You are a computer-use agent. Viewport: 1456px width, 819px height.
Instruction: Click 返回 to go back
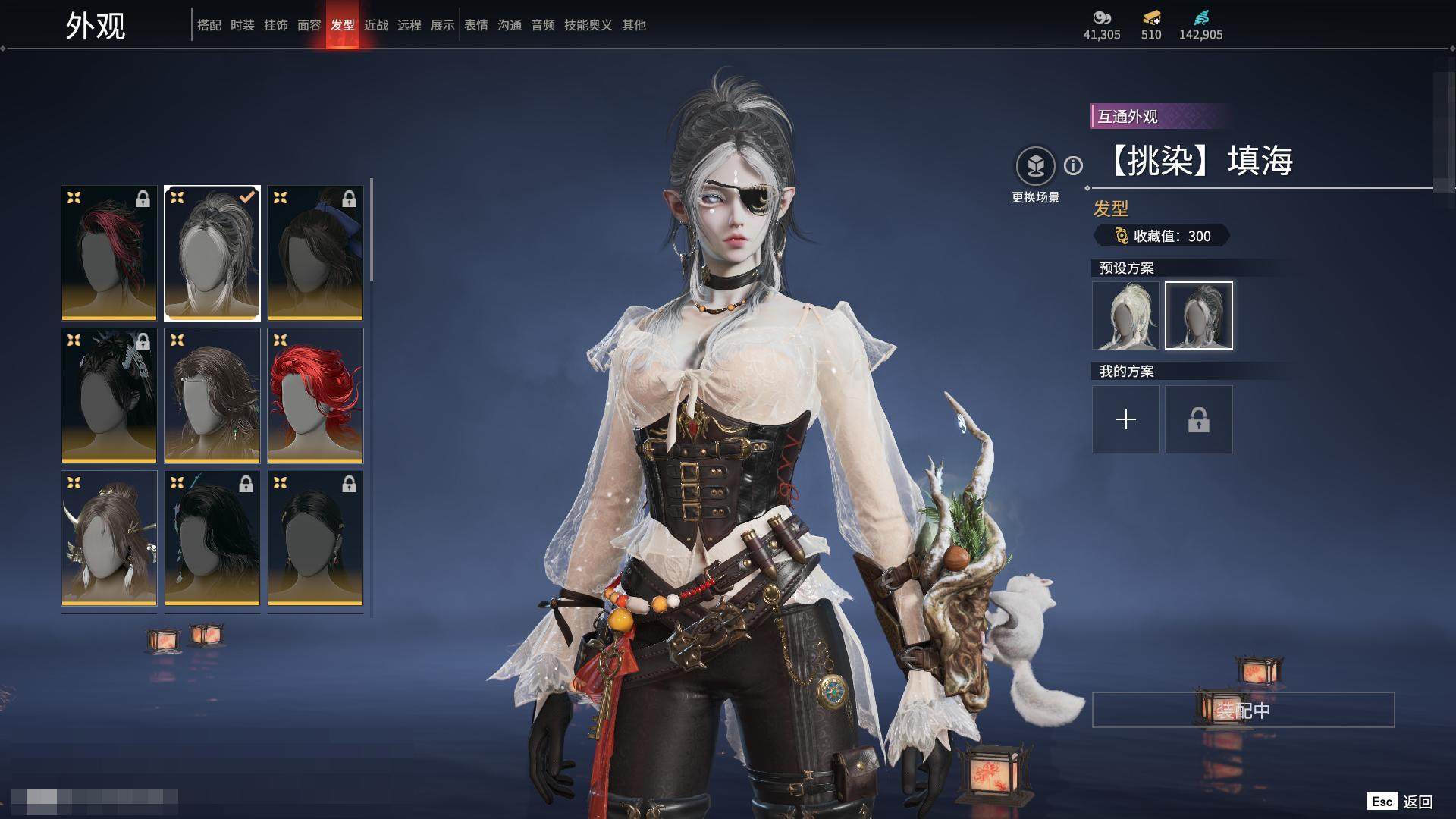pyautogui.click(x=1417, y=802)
